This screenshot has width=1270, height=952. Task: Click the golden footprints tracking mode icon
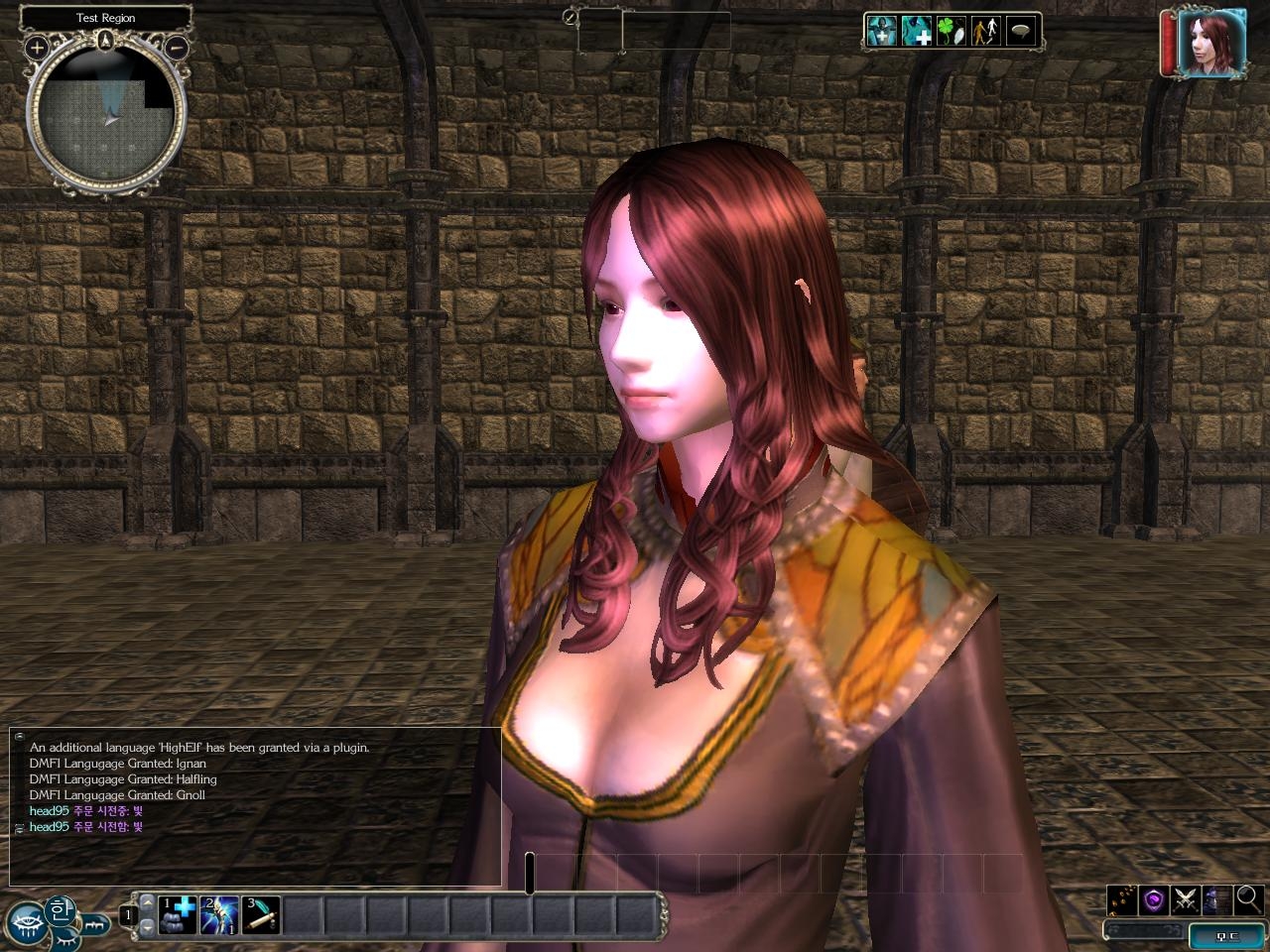(x=1122, y=899)
